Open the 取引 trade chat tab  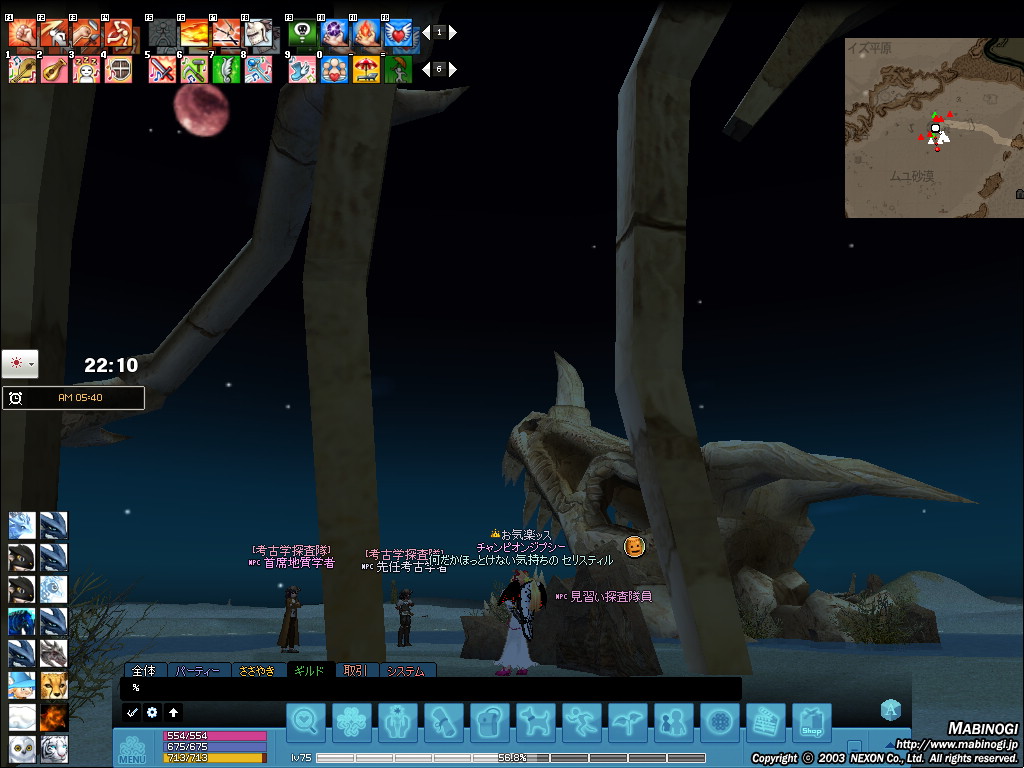[355, 671]
